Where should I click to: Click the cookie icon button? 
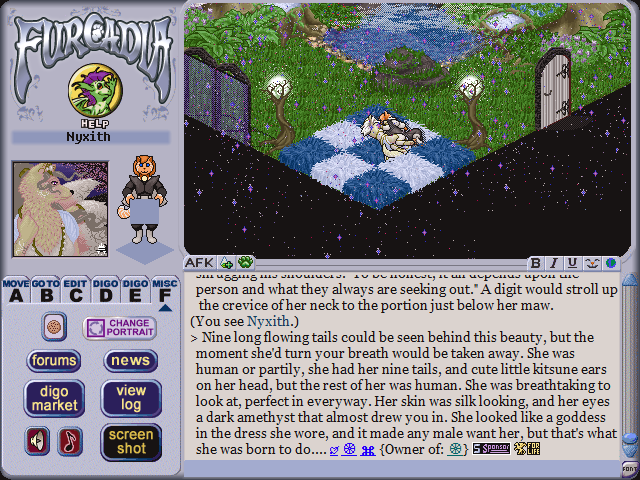pos(54,326)
